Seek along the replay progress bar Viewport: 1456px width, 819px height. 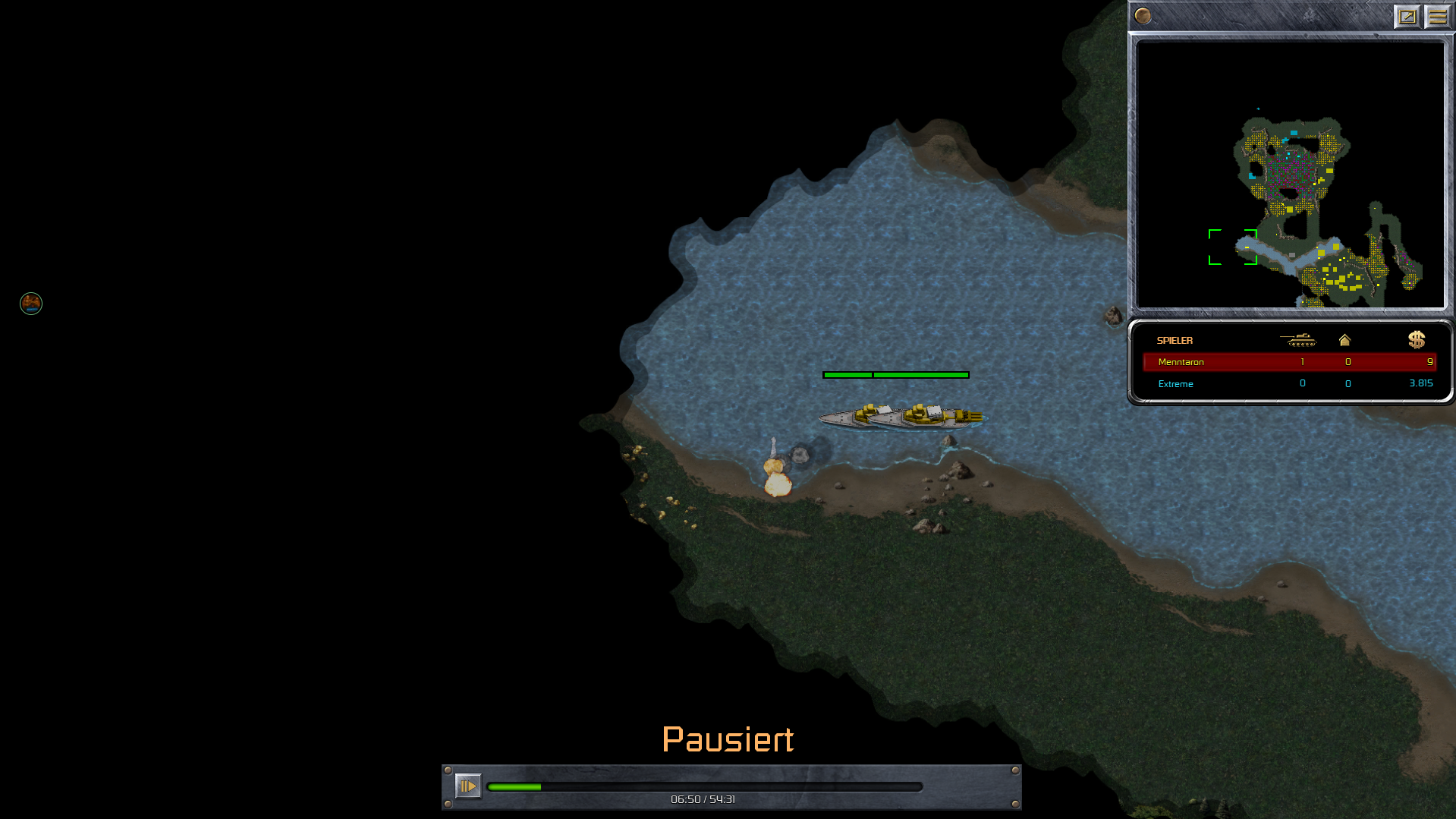point(704,787)
